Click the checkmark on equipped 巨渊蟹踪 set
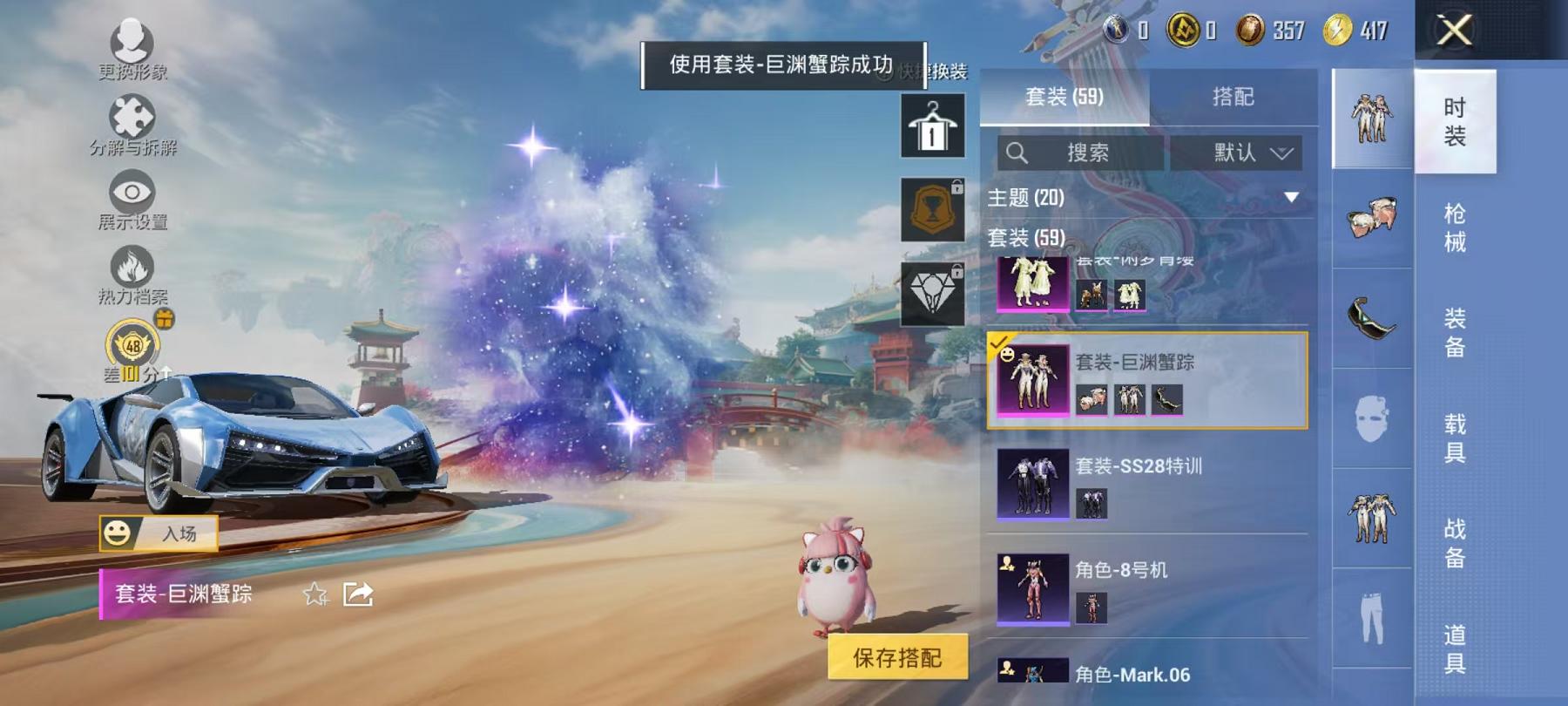 click(x=998, y=343)
